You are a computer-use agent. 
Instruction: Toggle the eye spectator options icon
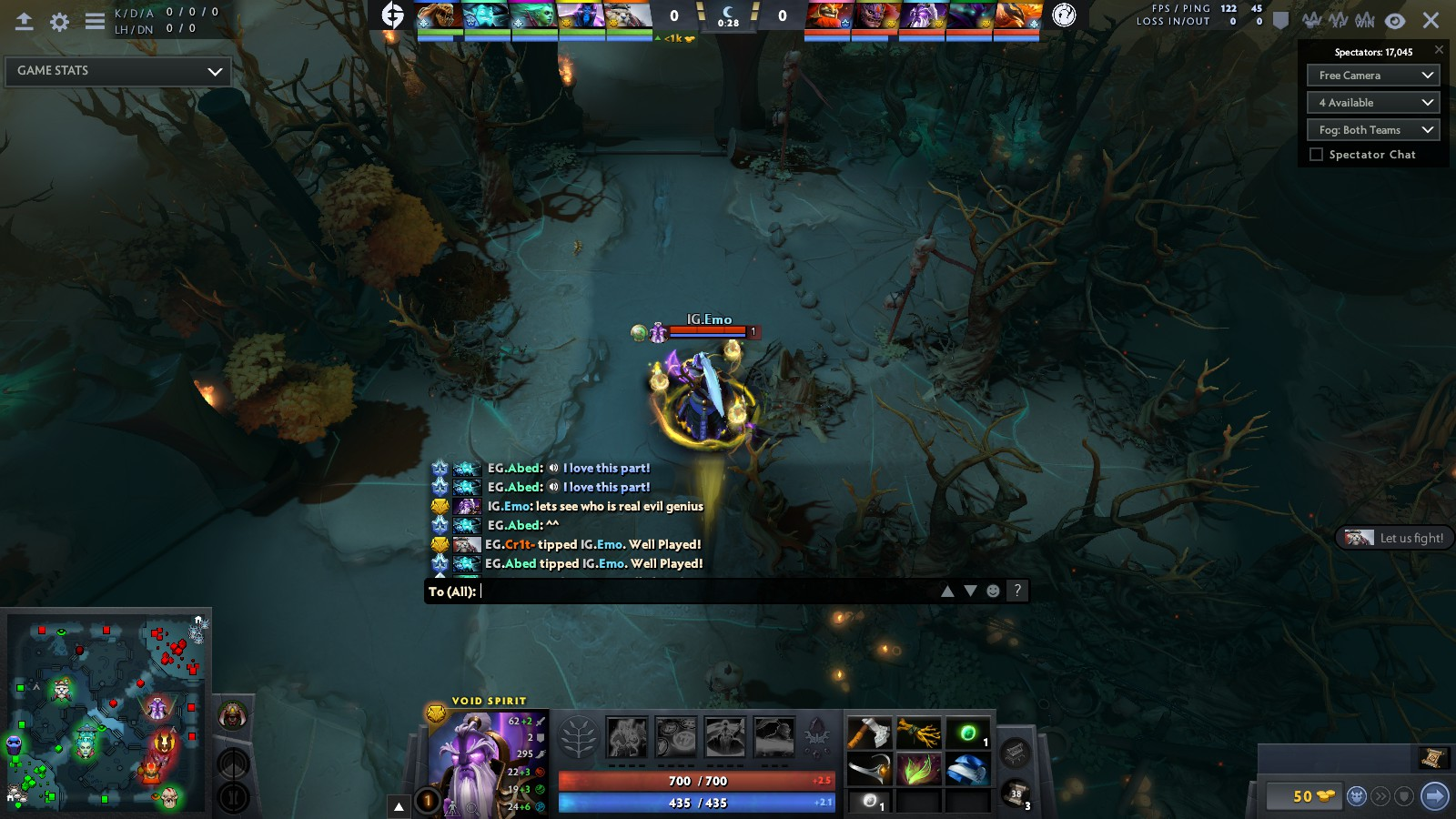coord(1394,21)
